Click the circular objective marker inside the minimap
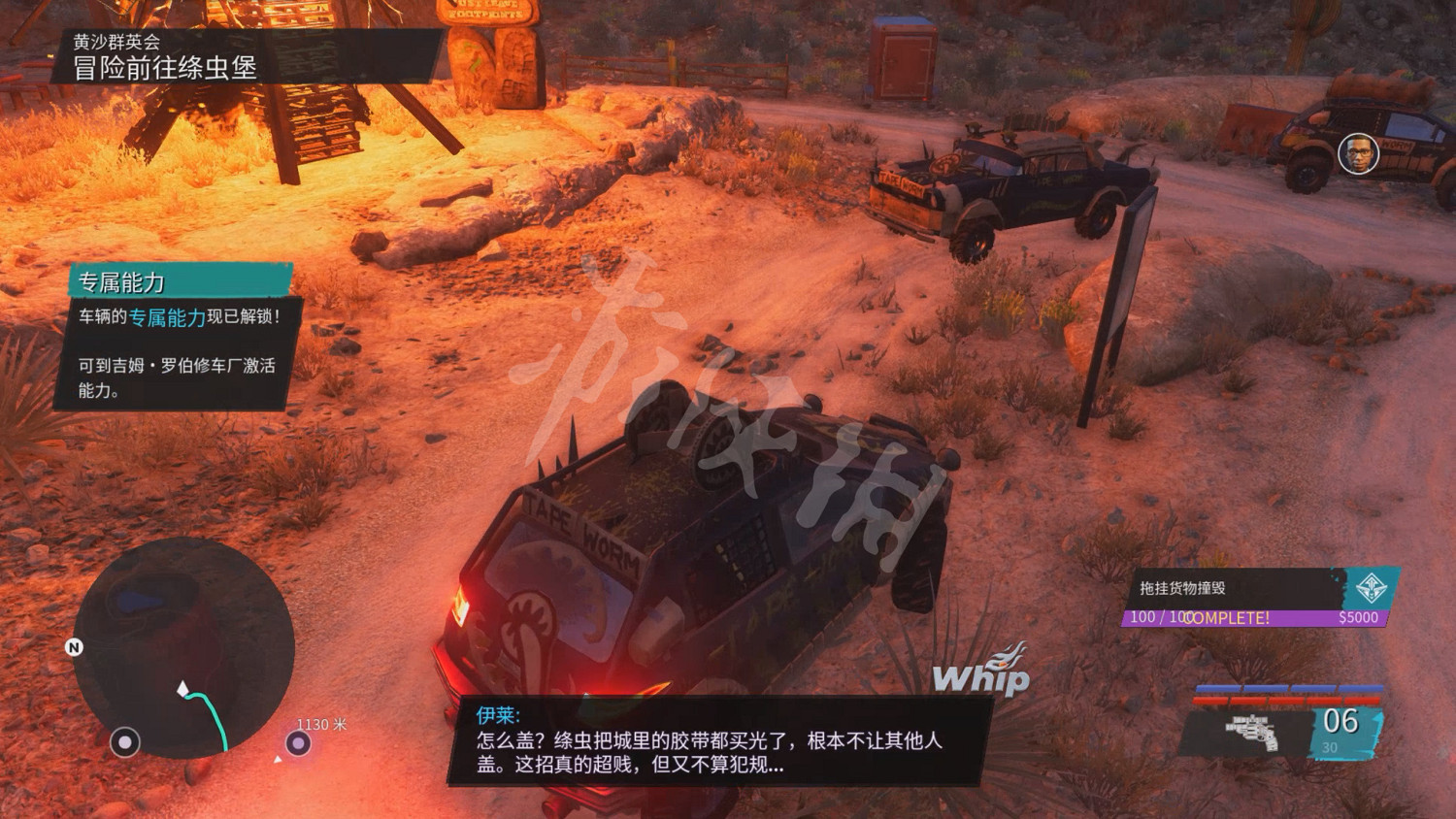Viewport: 1456px width, 819px height. (x=127, y=744)
